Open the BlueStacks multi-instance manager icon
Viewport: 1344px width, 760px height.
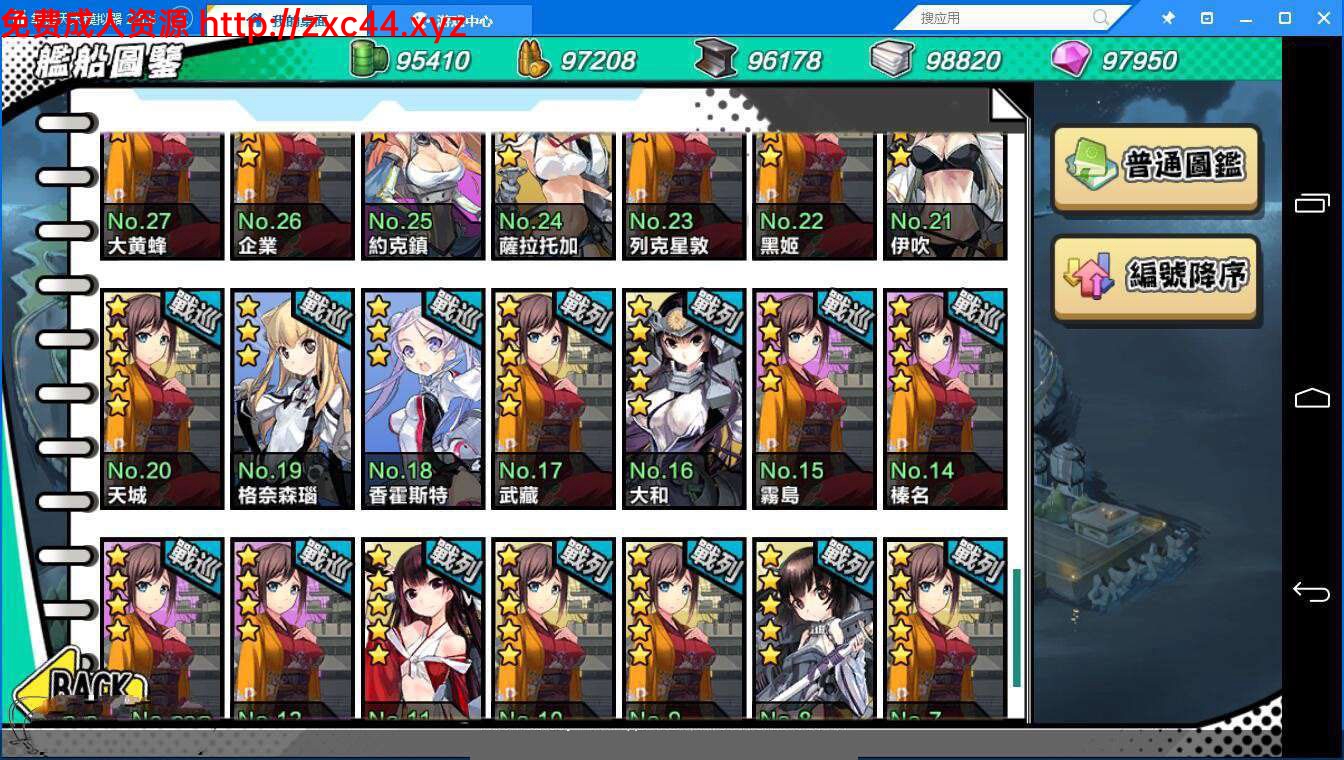click(1311, 201)
